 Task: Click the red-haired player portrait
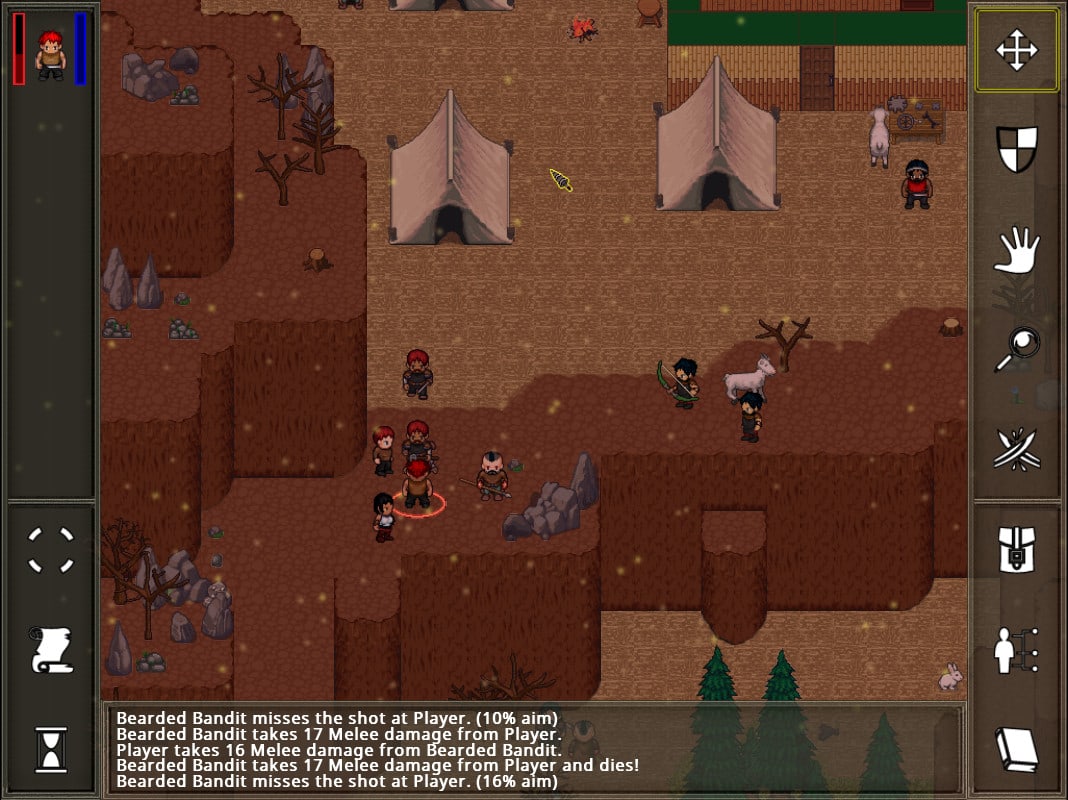50,53
